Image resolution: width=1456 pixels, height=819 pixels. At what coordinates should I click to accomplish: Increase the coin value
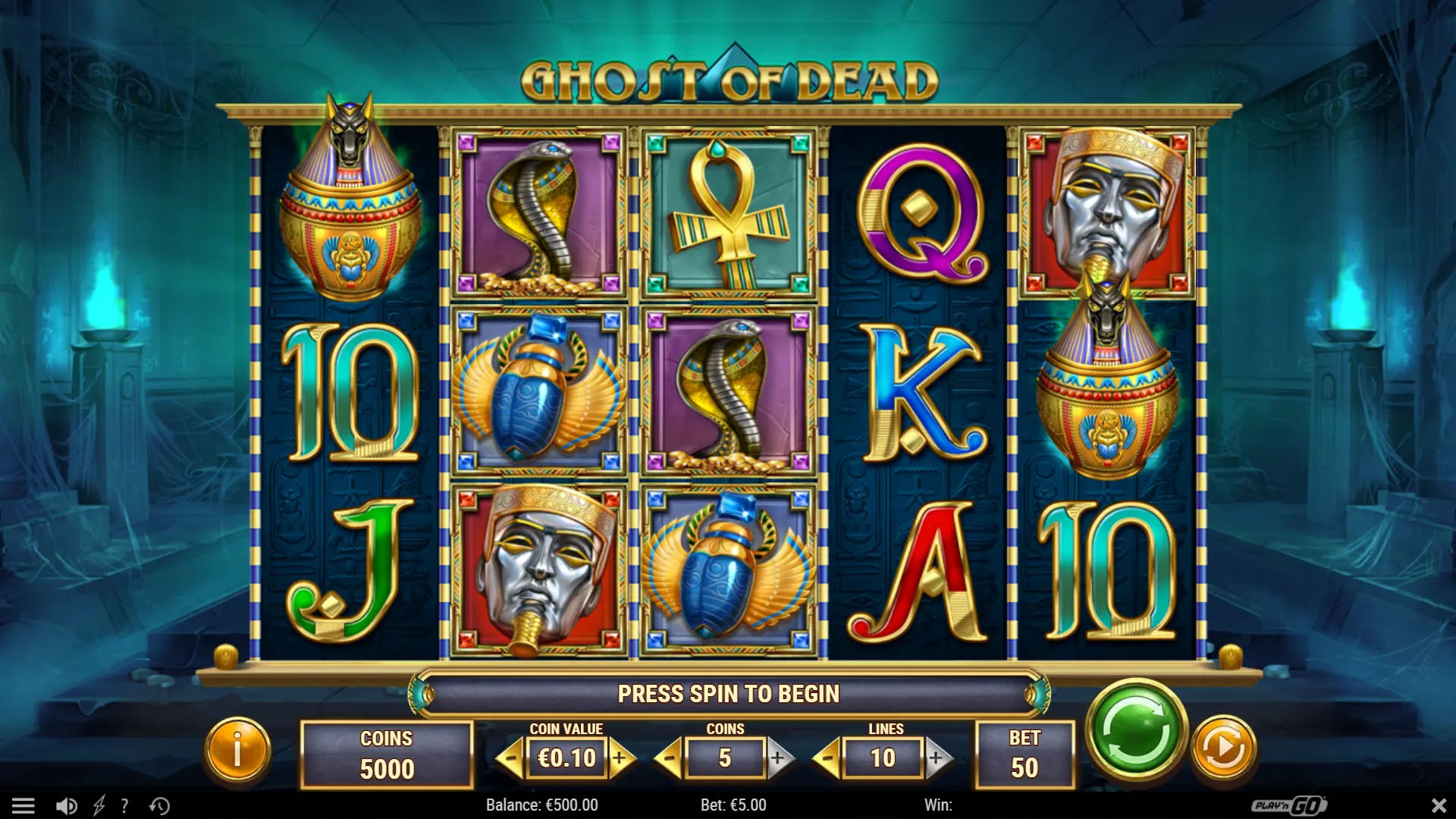pos(621,758)
